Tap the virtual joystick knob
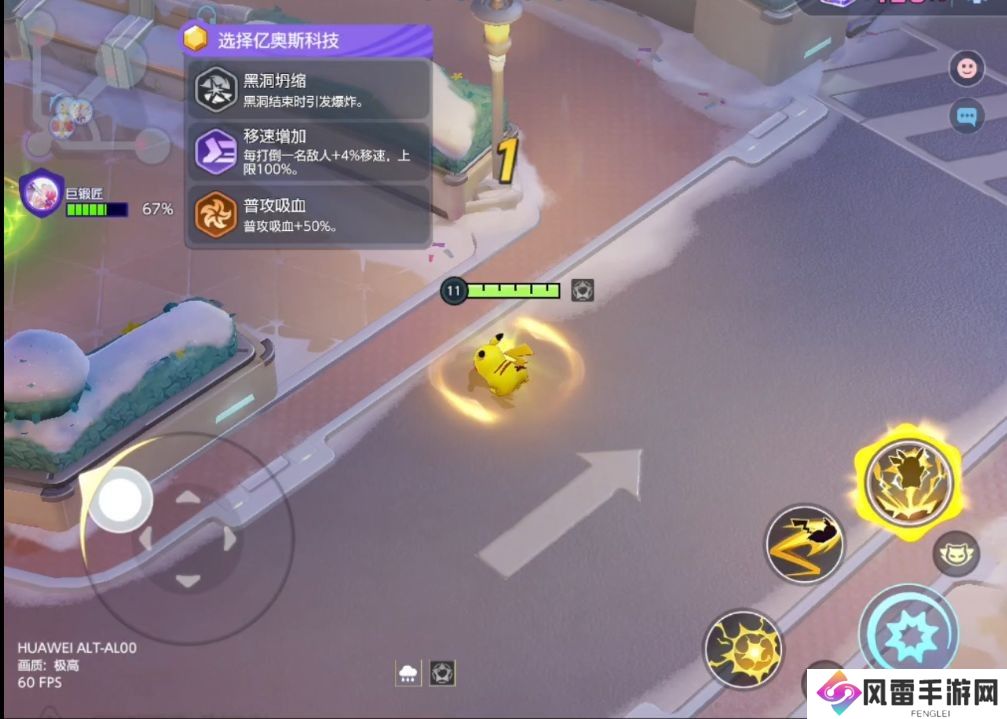Image resolution: width=1007 pixels, height=719 pixels. coord(120,499)
